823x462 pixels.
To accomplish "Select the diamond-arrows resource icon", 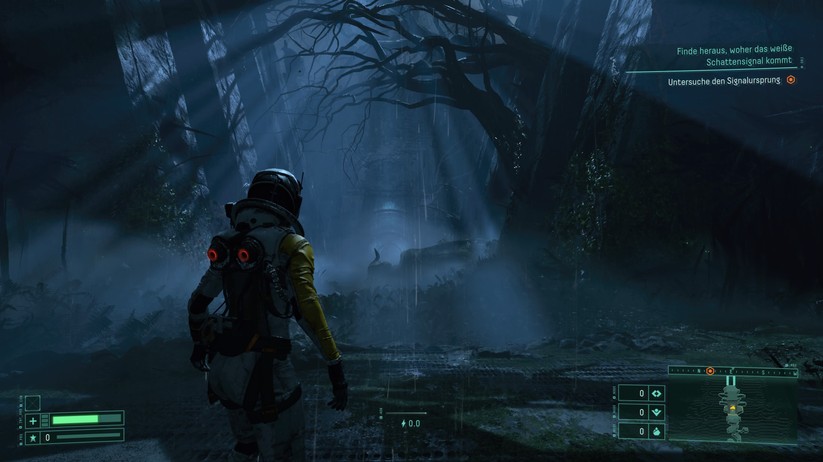I will [657, 394].
